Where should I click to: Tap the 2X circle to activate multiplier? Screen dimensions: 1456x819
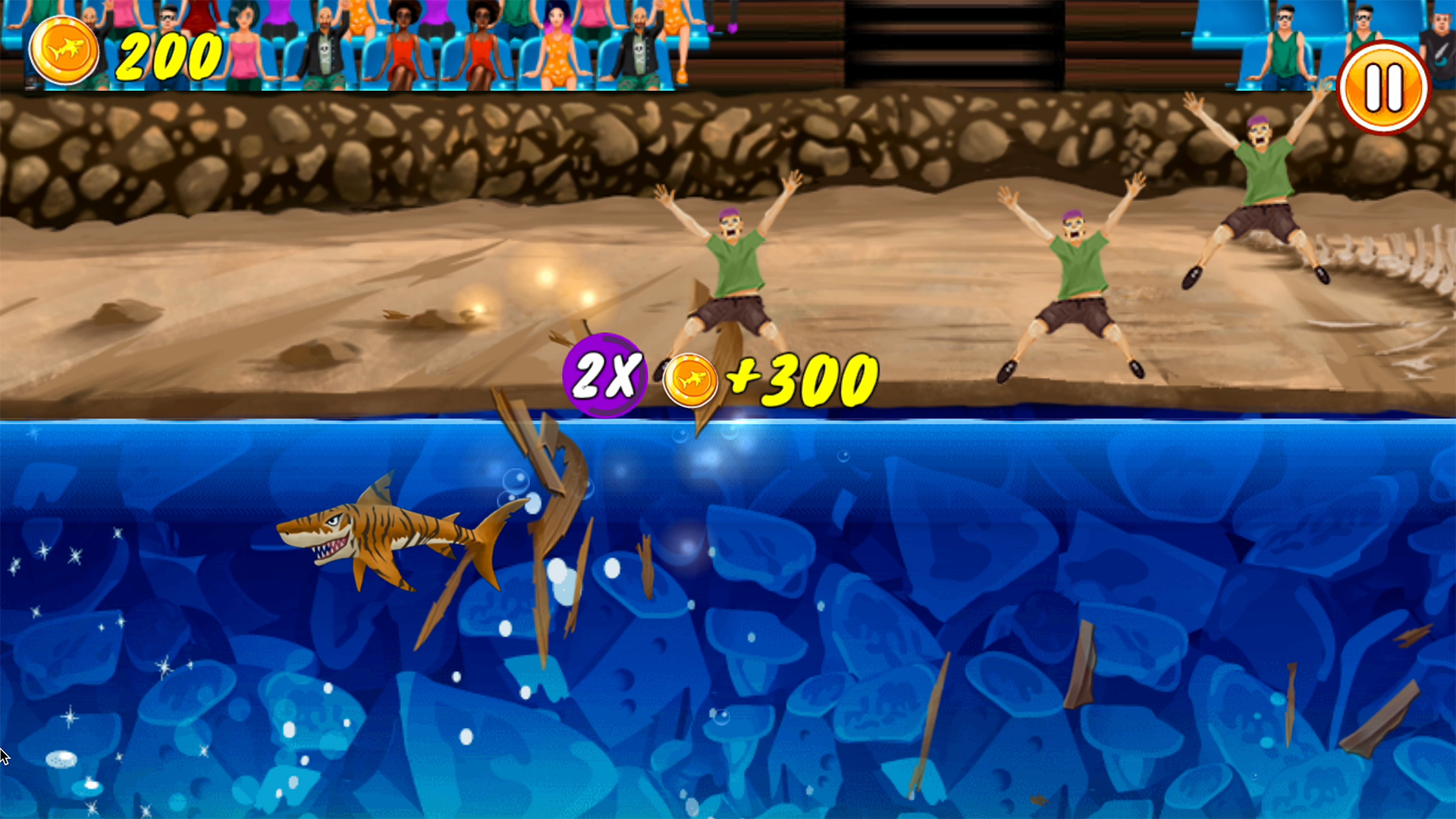pos(603,375)
